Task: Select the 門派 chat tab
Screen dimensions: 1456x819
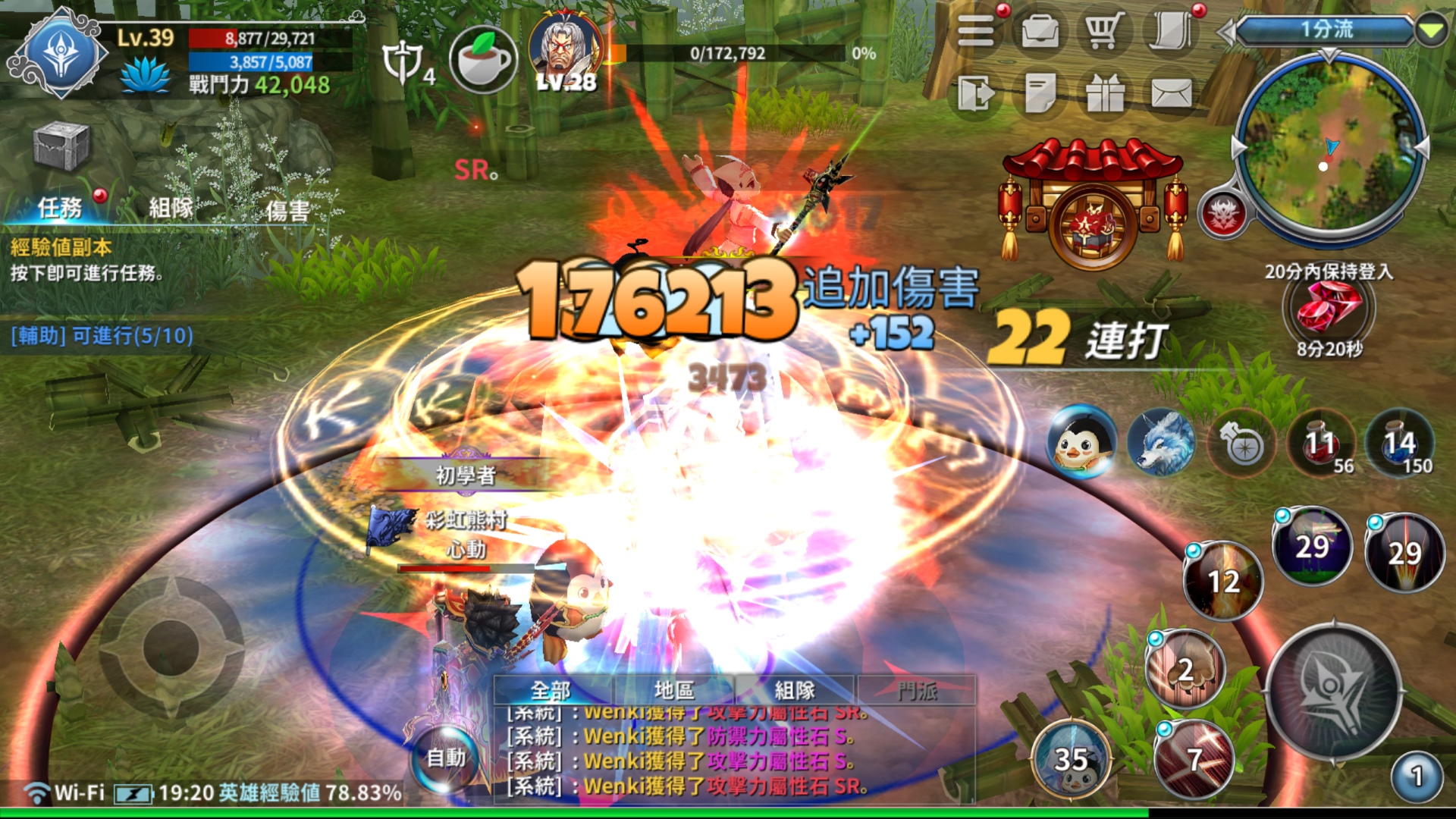Action: pos(917,690)
